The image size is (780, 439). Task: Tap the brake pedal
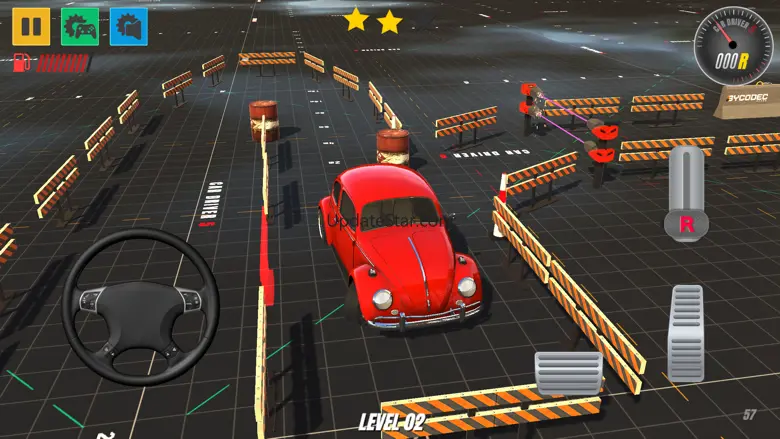(x=568, y=372)
